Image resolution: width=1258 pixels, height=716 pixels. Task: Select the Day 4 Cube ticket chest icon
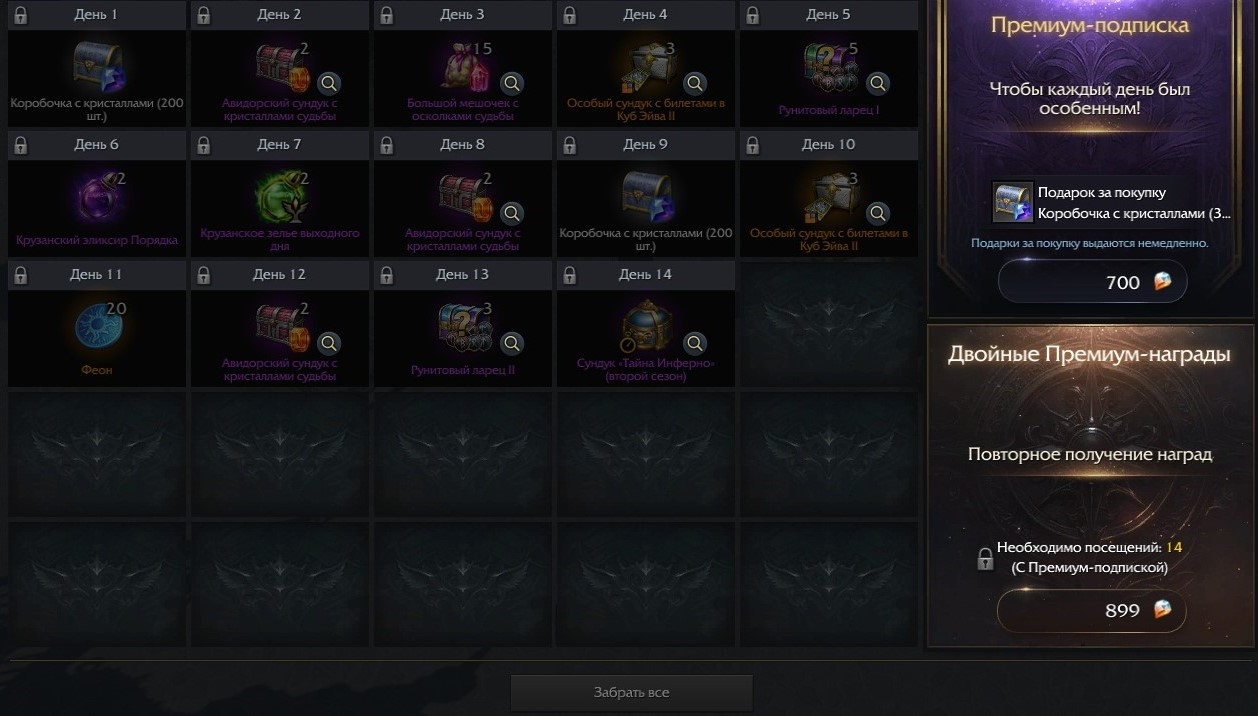646,67
